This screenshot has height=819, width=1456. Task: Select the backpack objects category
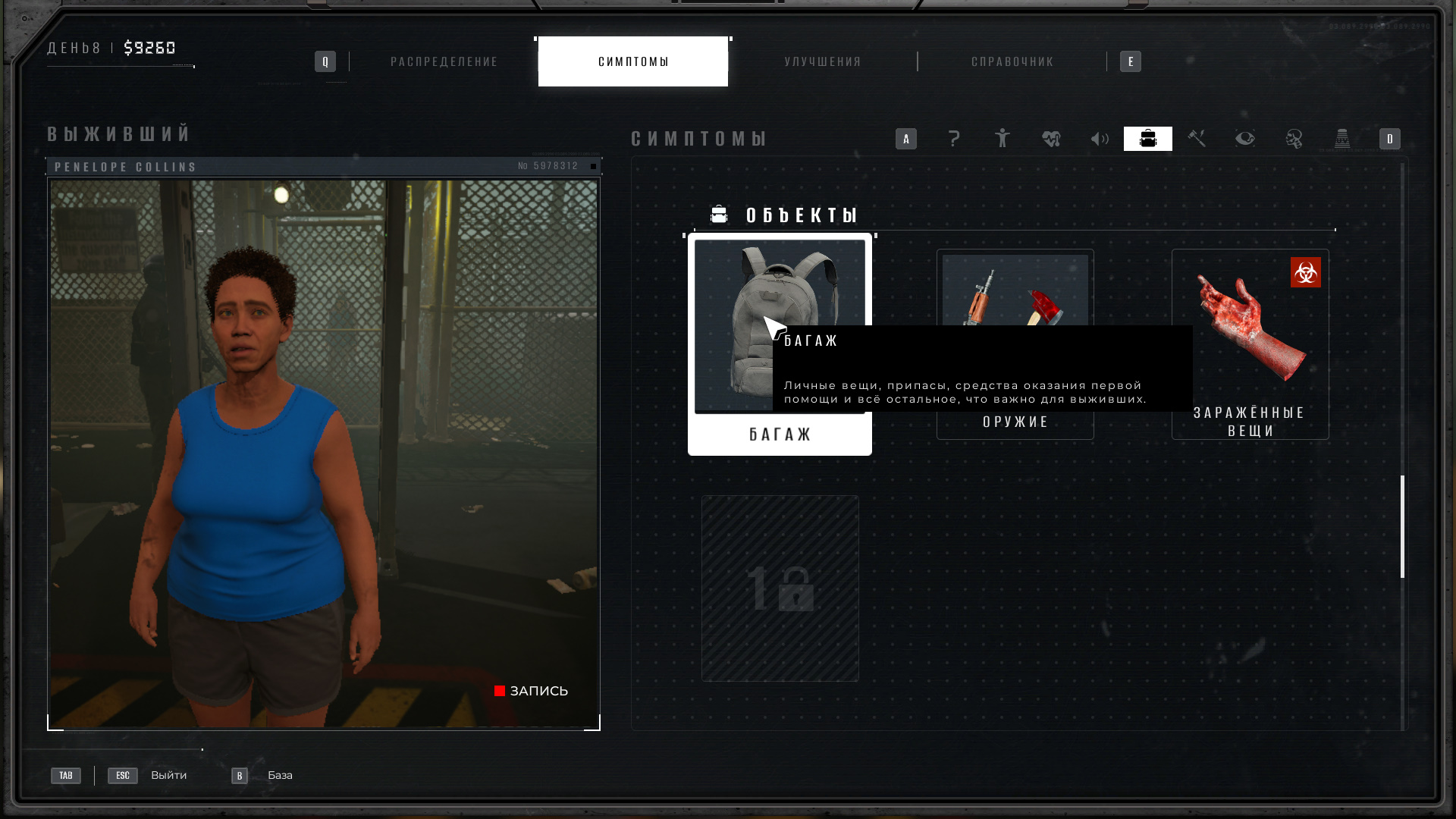(x=1148, y=139)
